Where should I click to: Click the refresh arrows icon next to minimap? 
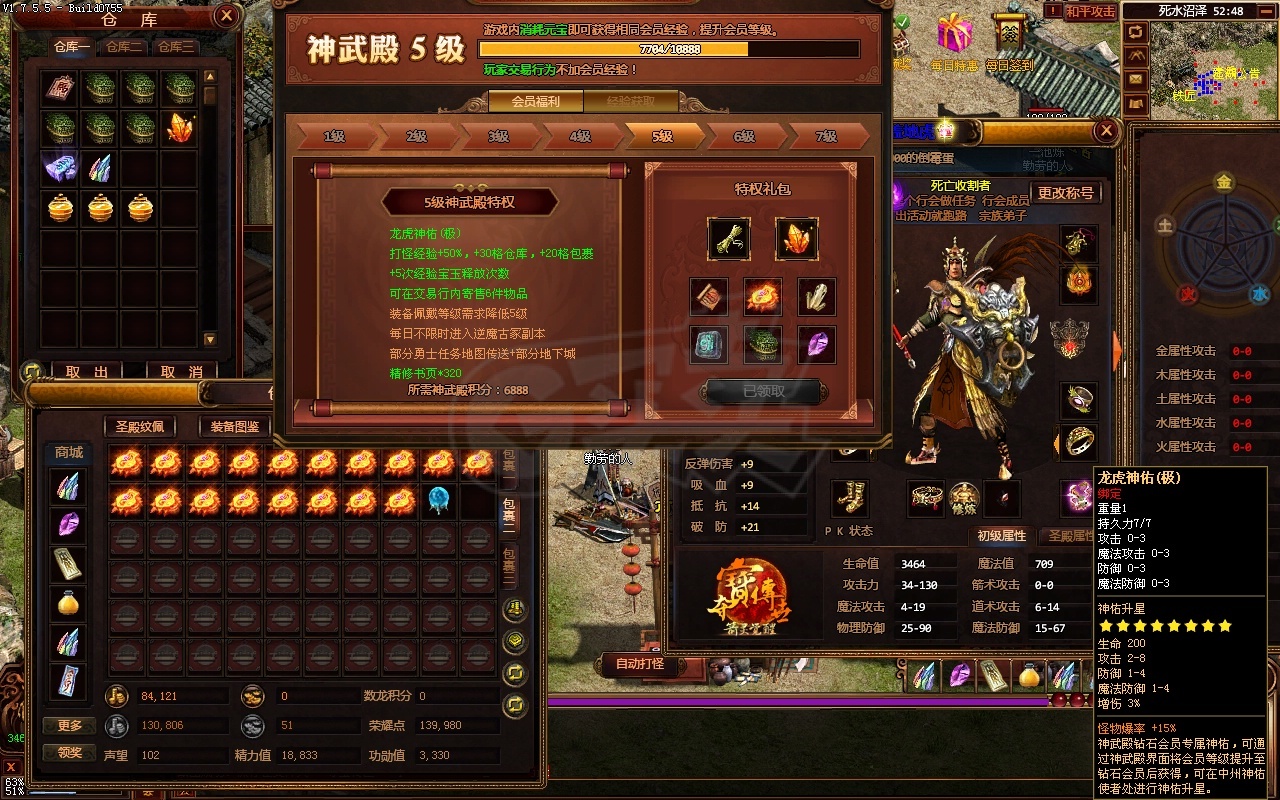coord(1135,30)
